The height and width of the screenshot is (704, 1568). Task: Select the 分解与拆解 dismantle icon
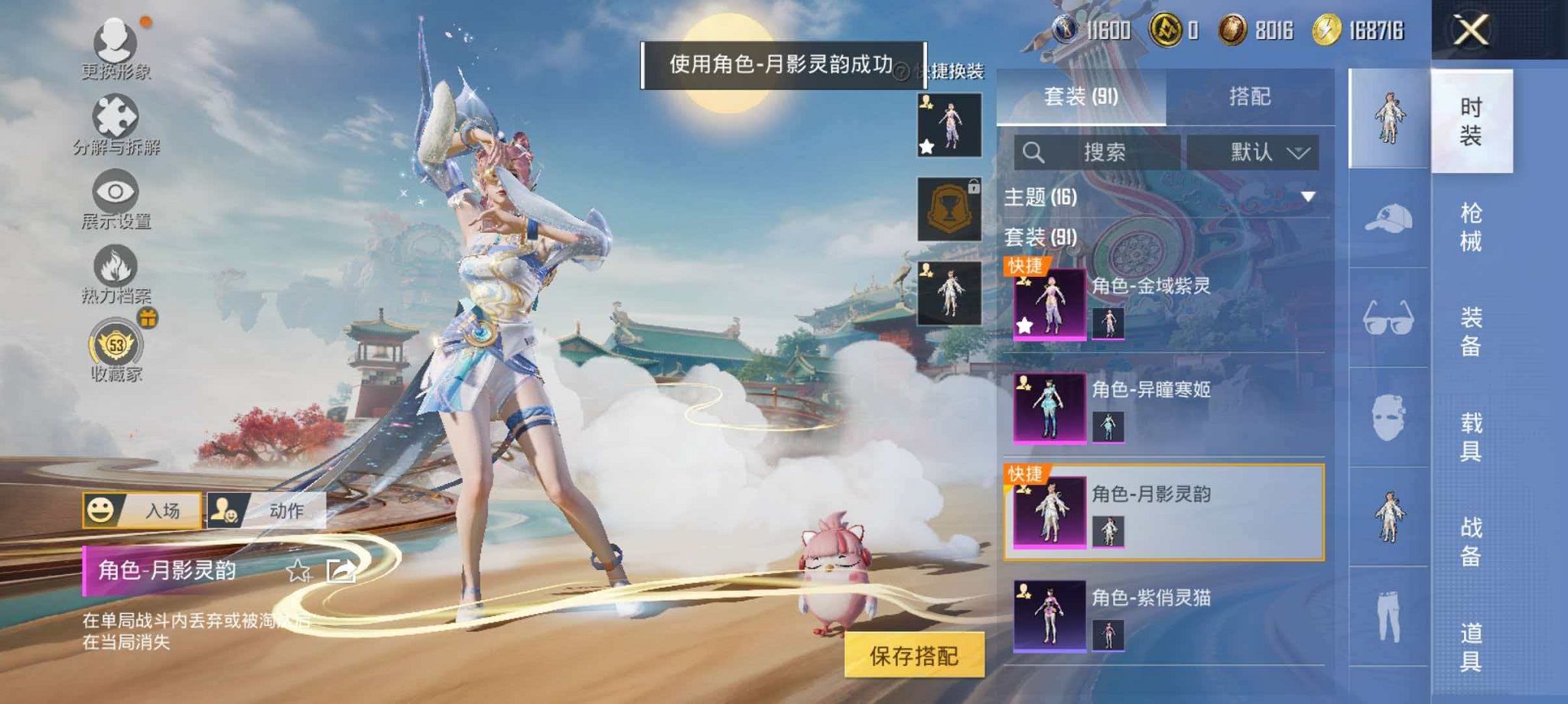click(115, 115)
